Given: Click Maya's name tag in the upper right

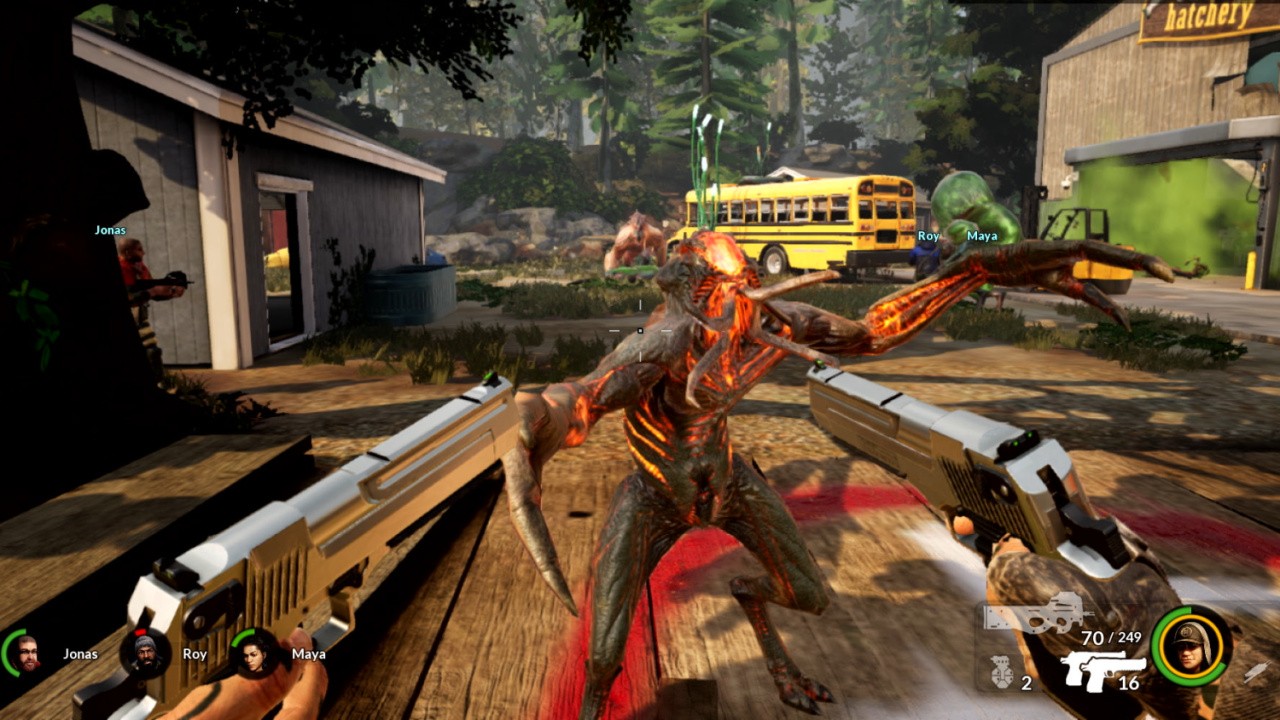Looking at the screenshot, I should tap(982, 233).
